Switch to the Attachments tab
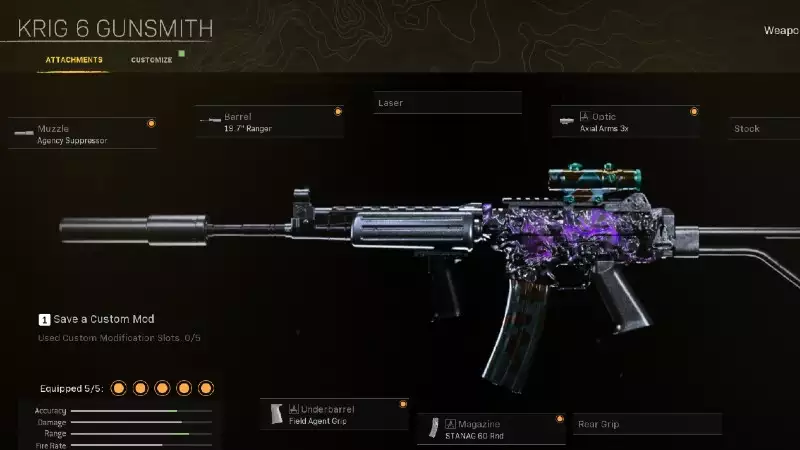Viewport: 800px width, 450px height. 74,60
